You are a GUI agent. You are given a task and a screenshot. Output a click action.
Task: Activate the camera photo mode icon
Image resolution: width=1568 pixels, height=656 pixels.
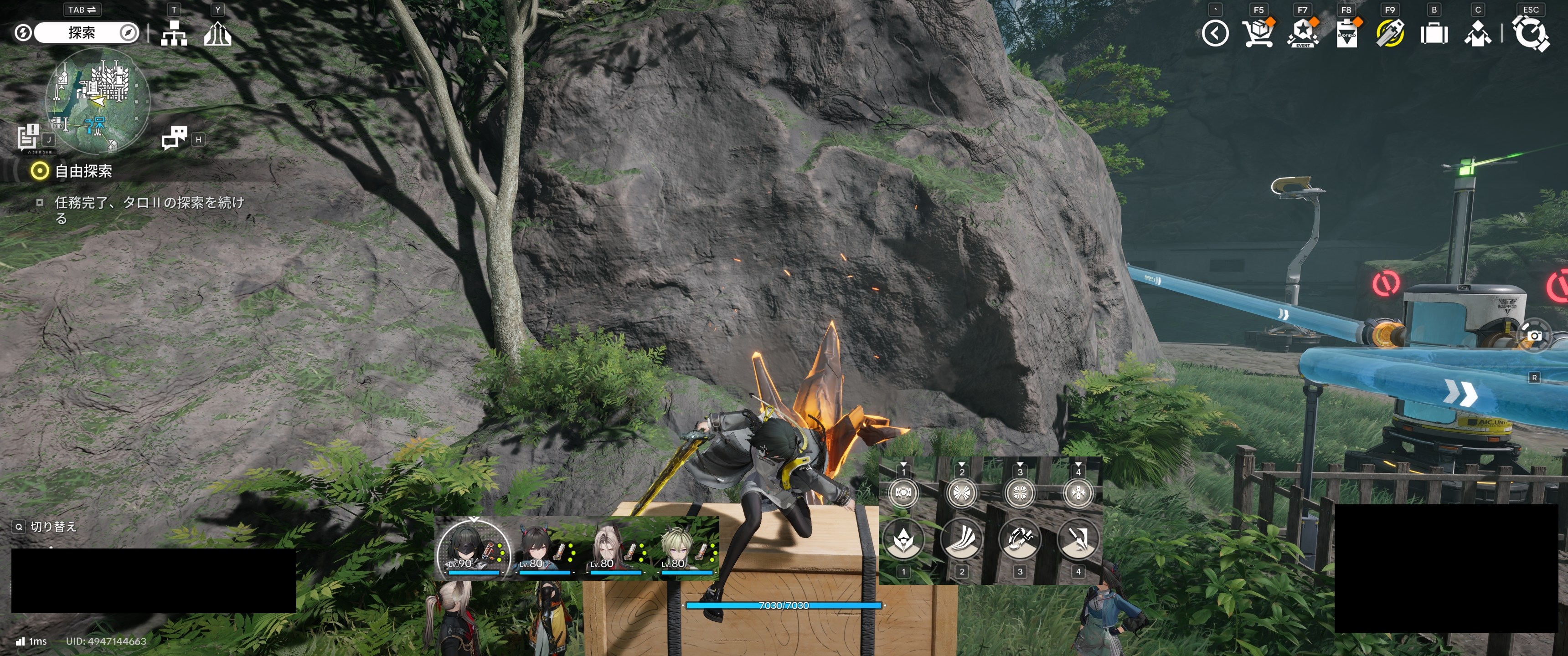click(x=1534, y=336)
